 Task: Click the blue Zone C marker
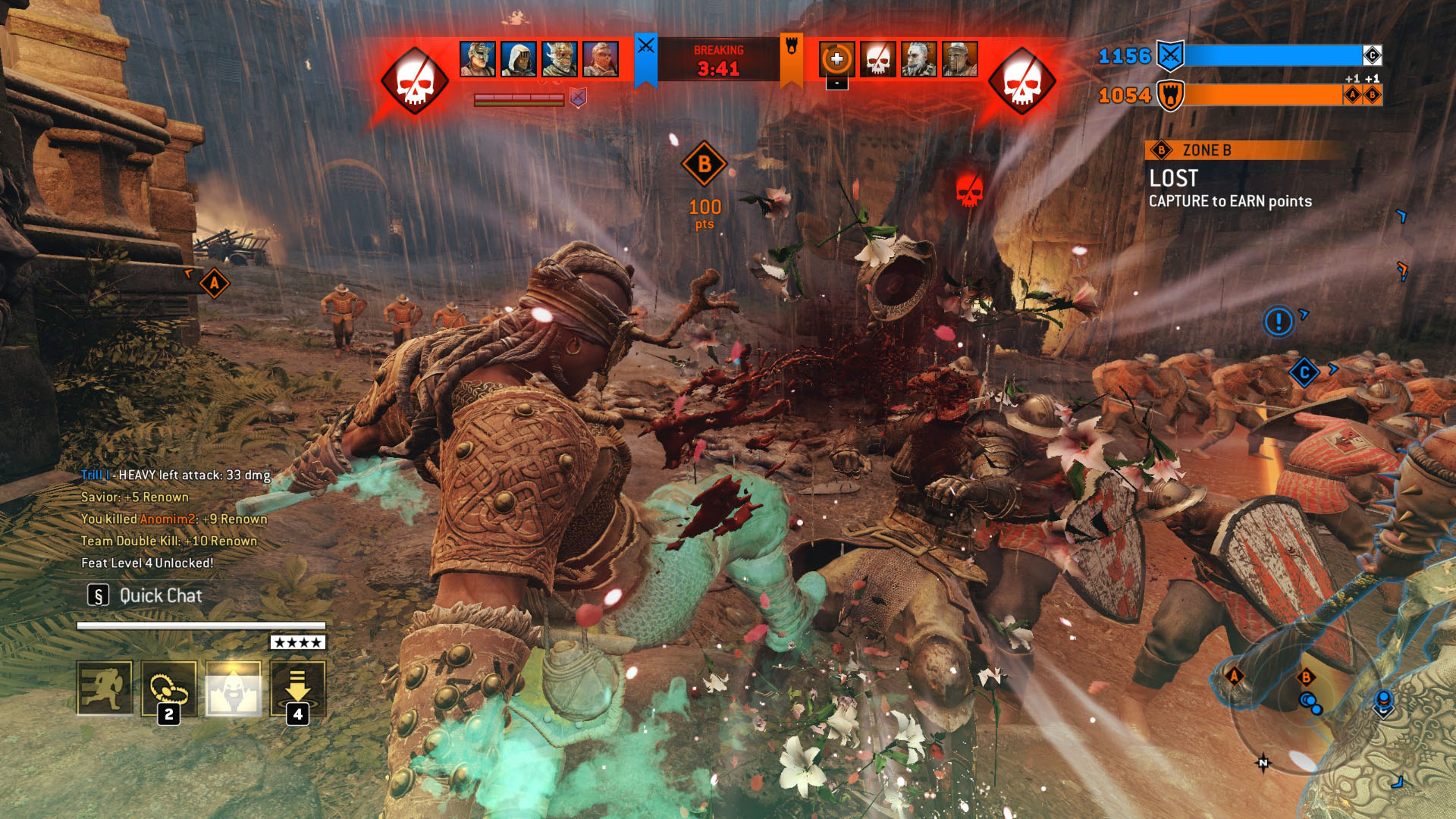tap(1304, 372)
